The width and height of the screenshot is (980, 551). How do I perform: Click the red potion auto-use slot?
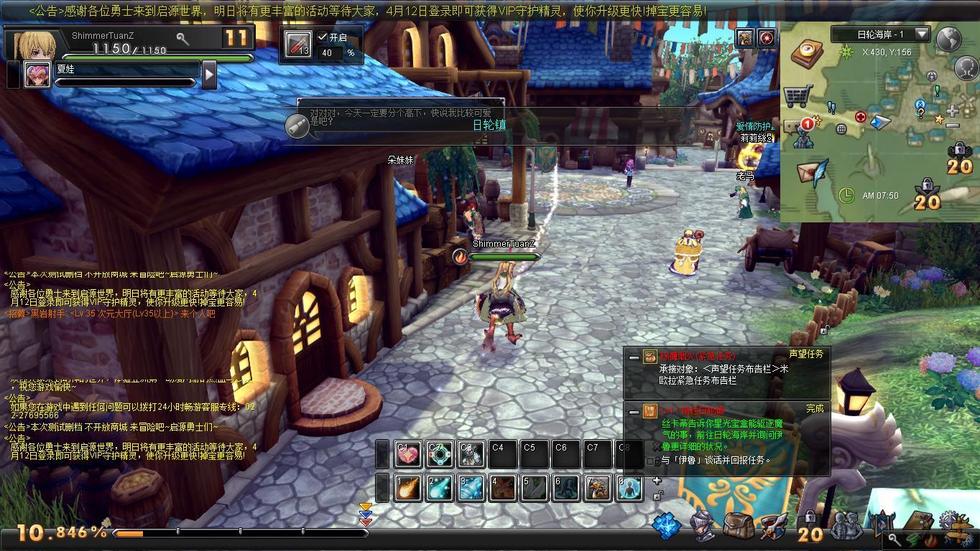tap(298, 44)
